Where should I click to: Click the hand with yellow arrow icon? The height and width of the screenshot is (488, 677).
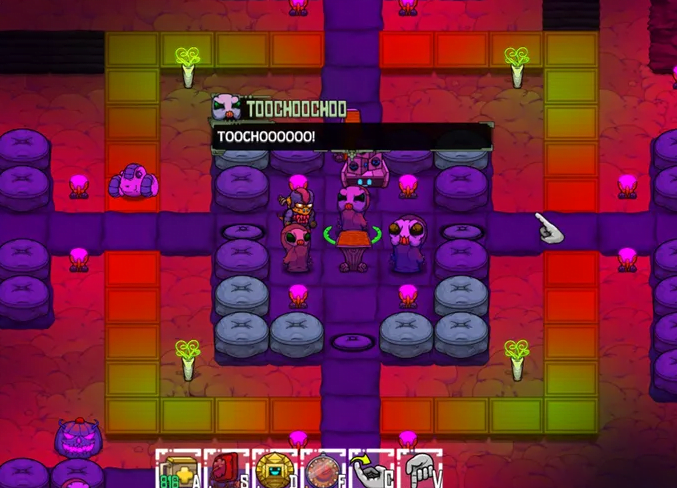370,470
